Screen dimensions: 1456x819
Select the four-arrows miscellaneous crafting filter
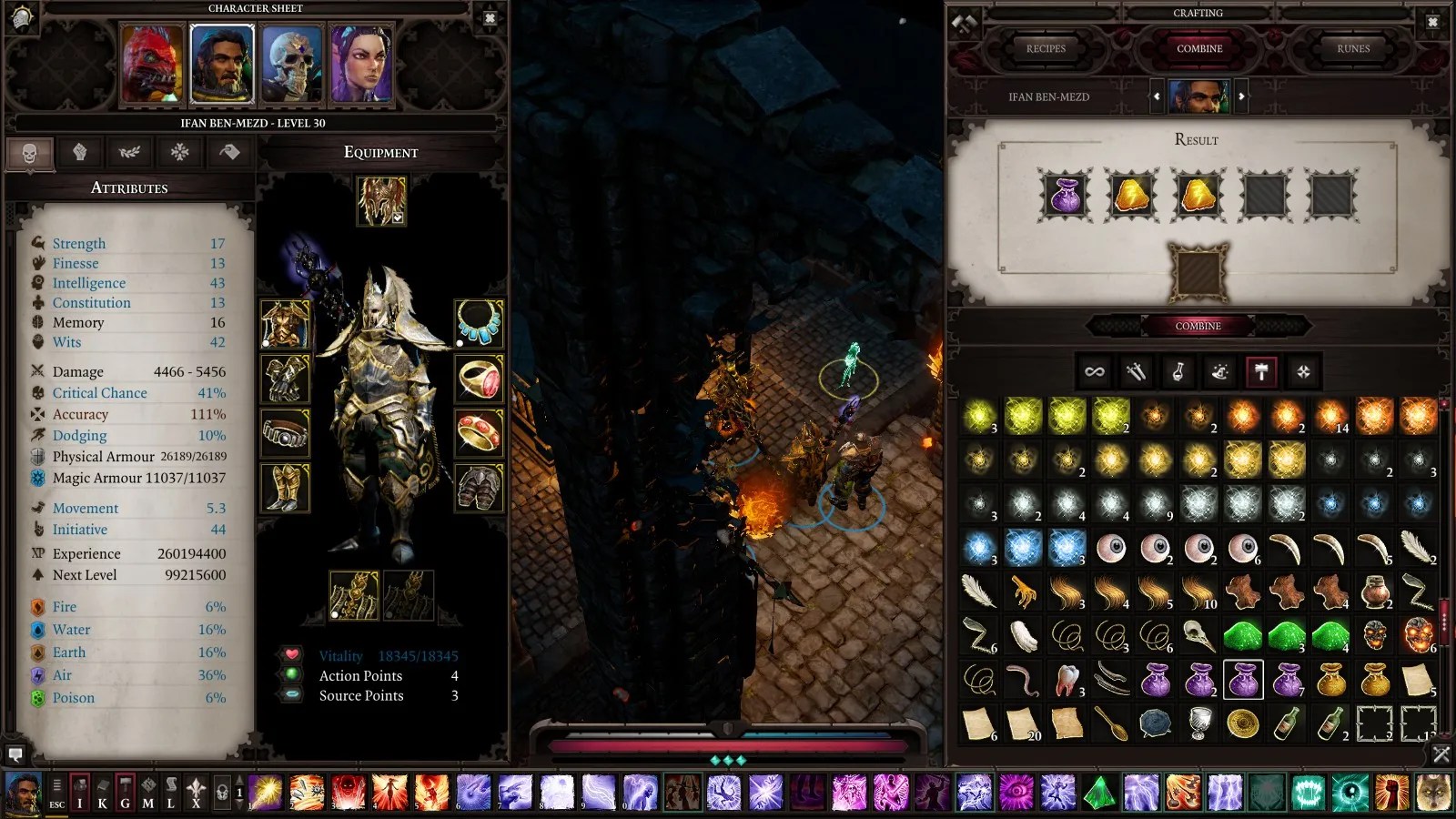(1302, 371)
